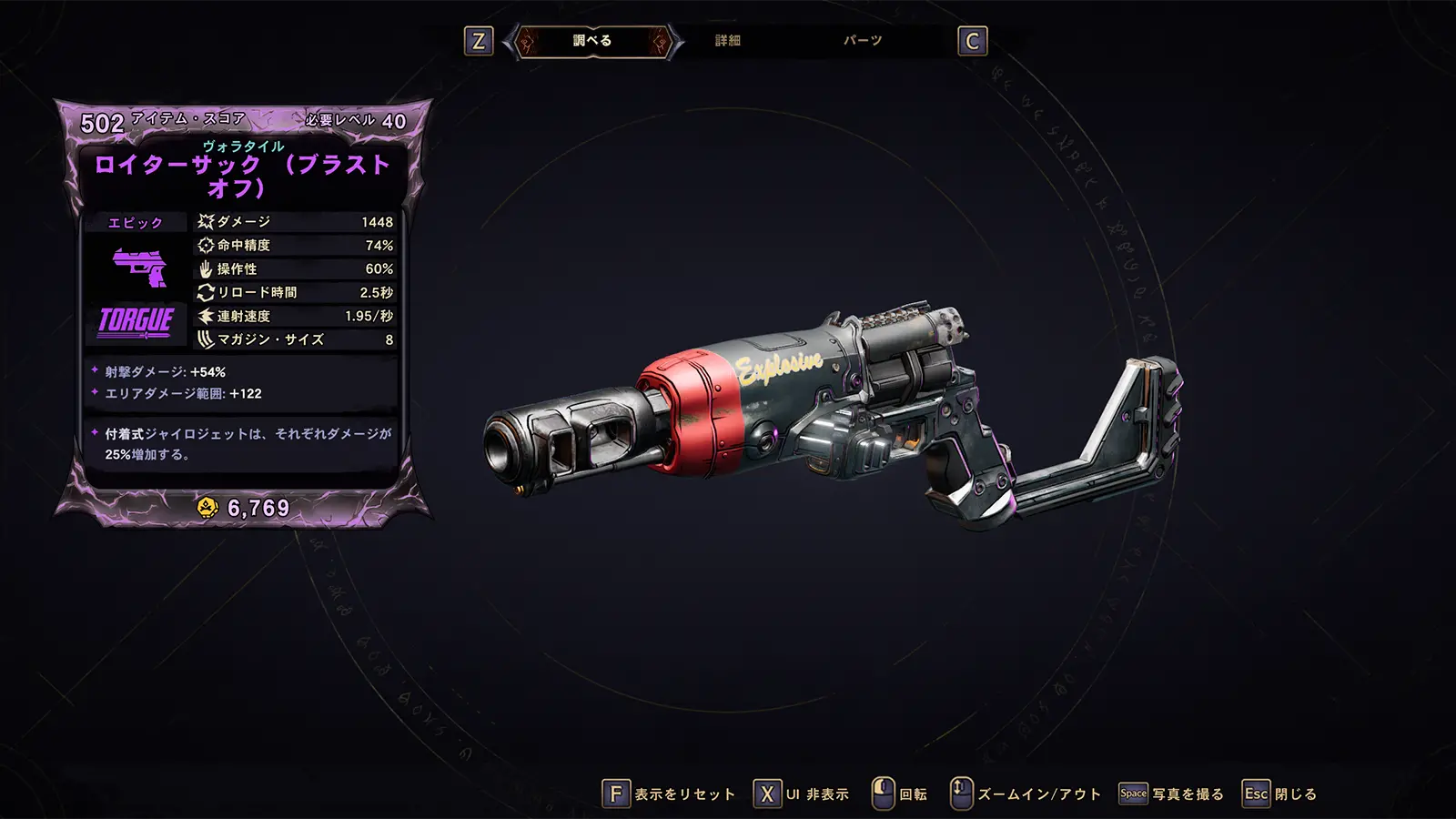Click 表示をリセット to reset view
Image resolution: width=1456 pixels, height=819 pixels.
tap(669, 794)
